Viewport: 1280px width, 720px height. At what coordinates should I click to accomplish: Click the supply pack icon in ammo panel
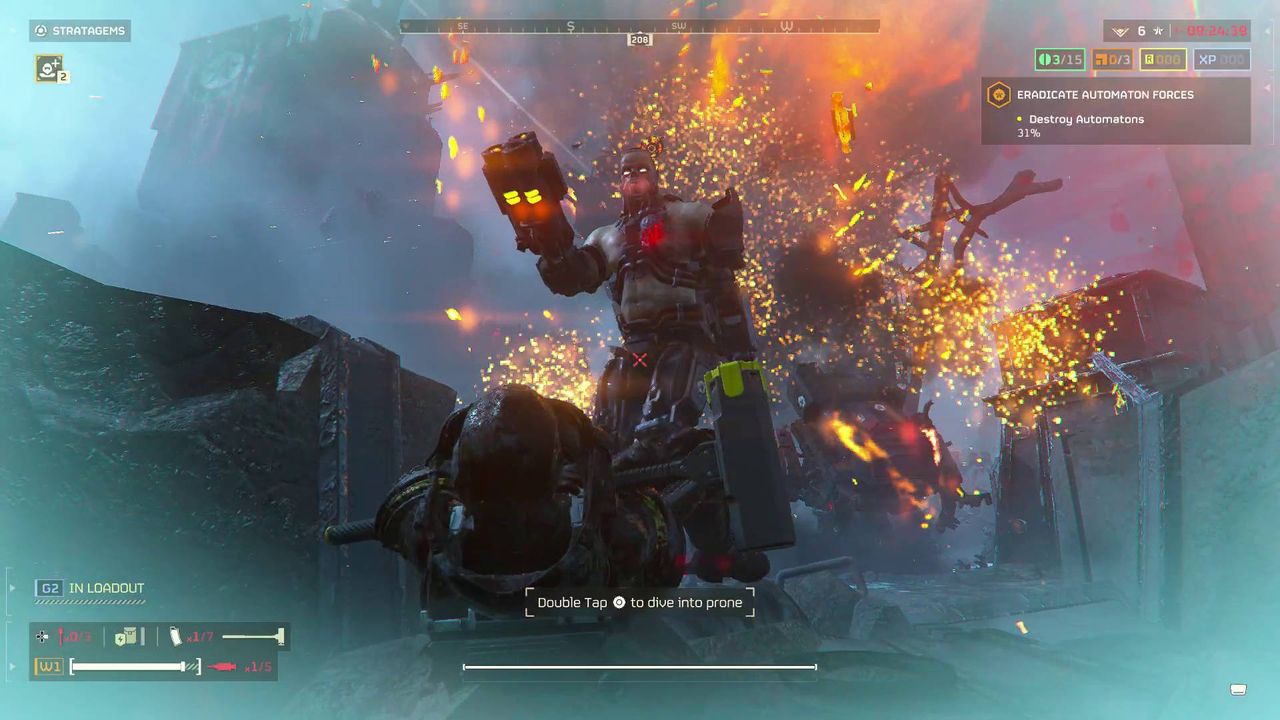click(x=124, y=636)
